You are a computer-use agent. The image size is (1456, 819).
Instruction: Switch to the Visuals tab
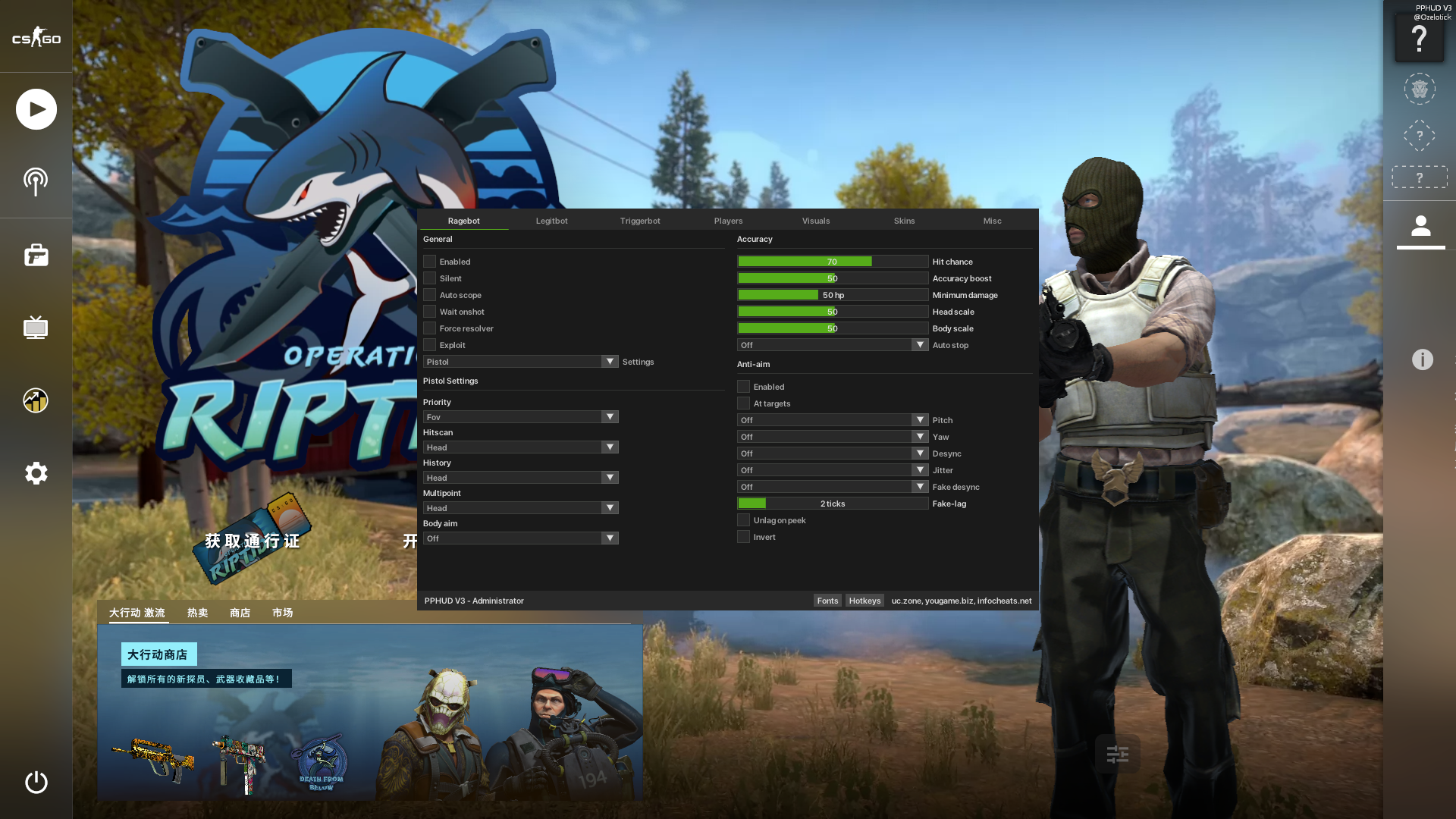point(816,221)
